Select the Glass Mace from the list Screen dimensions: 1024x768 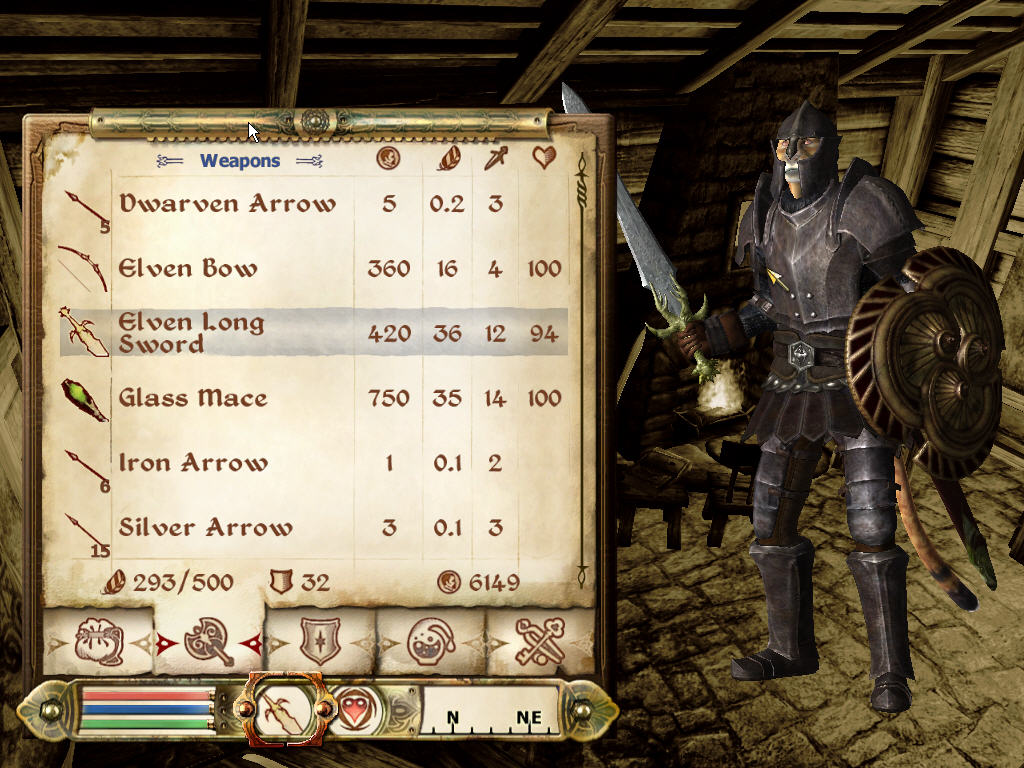pyautogui.click(x=193, y=398)
